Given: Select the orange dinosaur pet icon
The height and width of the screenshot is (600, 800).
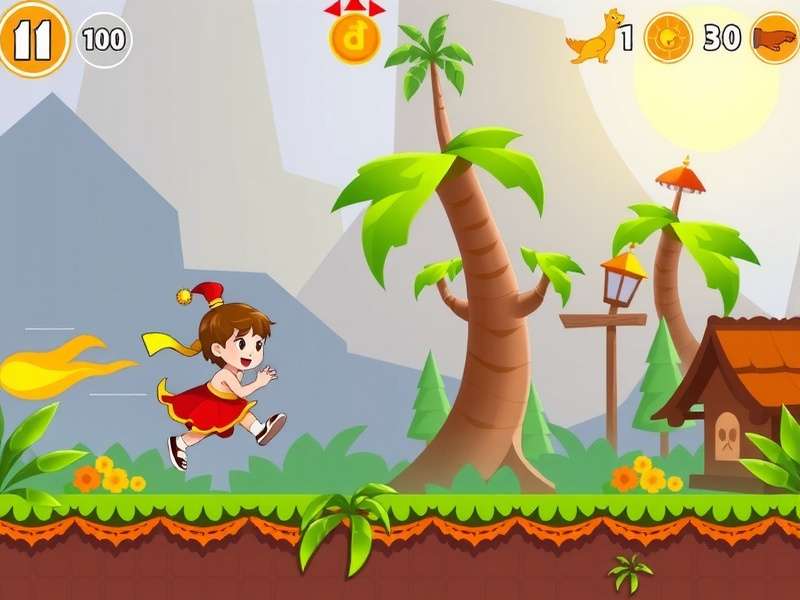Looking at the screenshot, I should pos(594,38).
